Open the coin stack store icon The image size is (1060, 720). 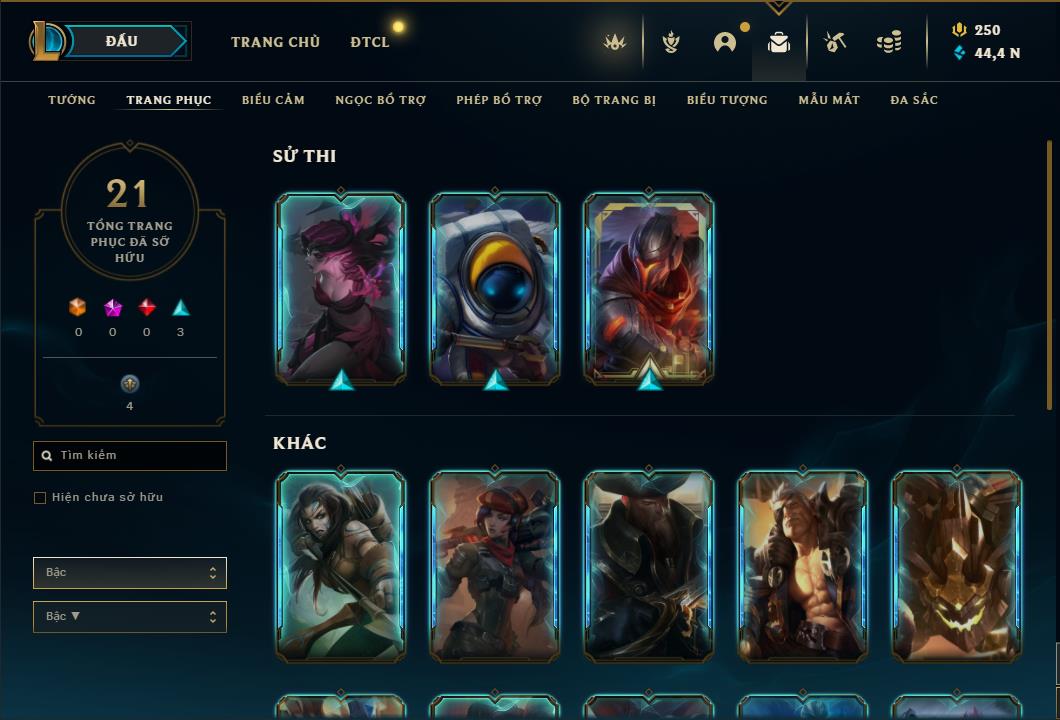[888, 42]
